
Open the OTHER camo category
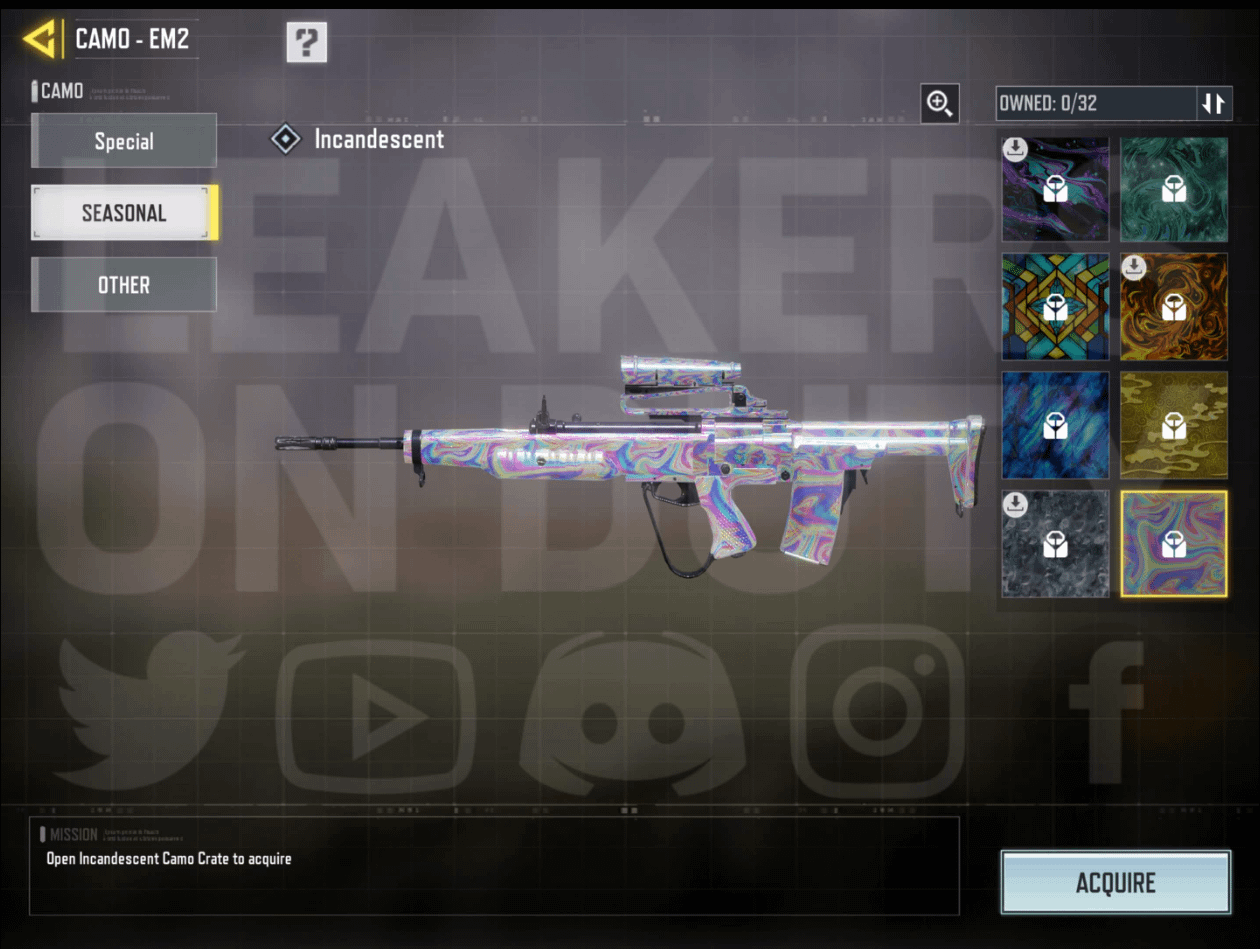pyautogui.click(x=124, y=285)
